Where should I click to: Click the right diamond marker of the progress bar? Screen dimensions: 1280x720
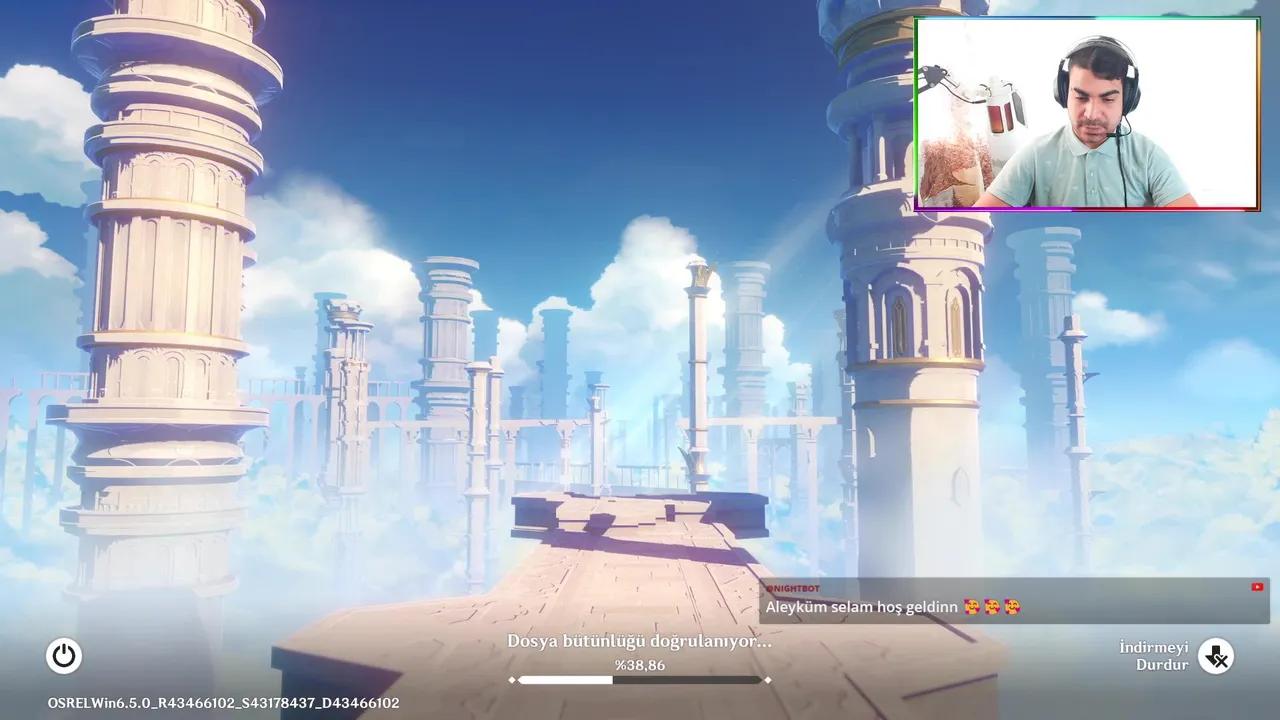tap(768, 680)
